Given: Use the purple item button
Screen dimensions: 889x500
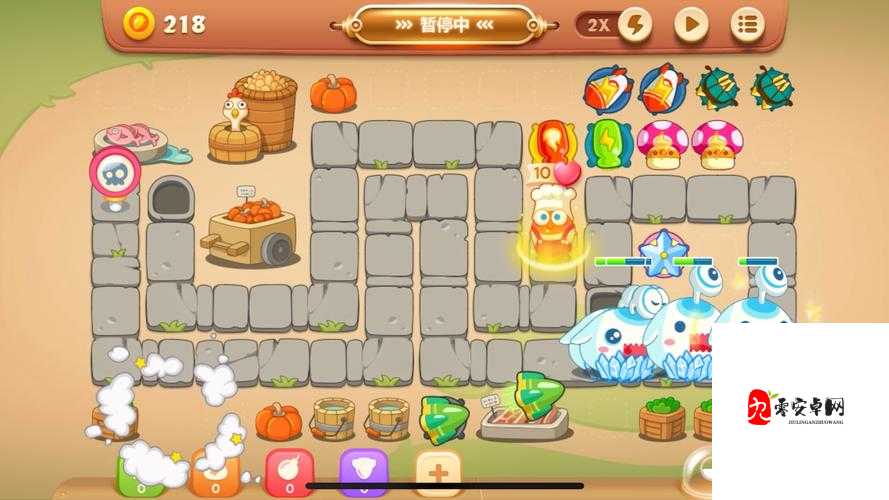Looking at the screenshot, I should [x=363, y=472].
